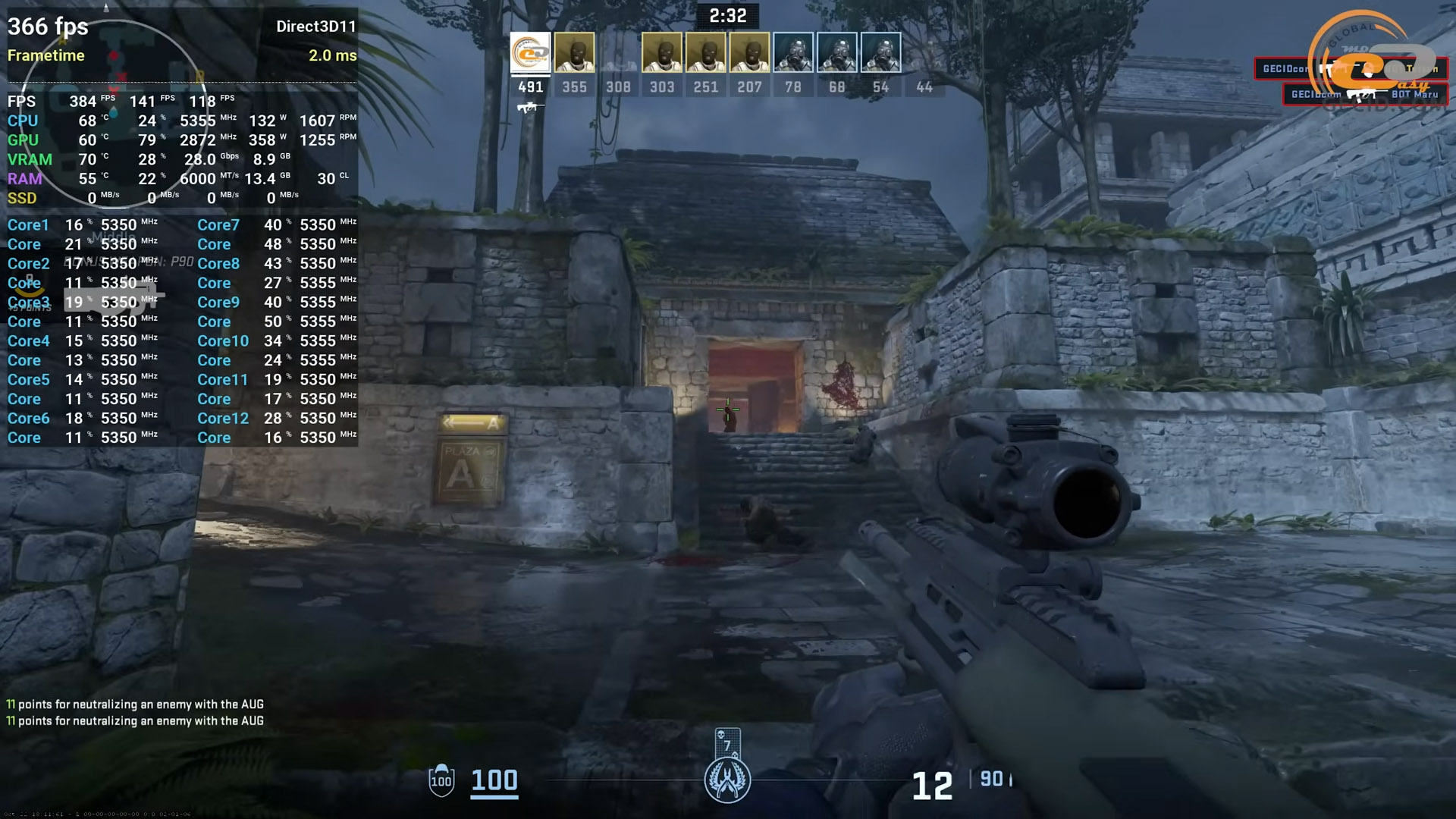This screenshot has height=819, width=1456.
Task: Select the team emblem badge
Action: pyautogui.click(x=727, y=780)
